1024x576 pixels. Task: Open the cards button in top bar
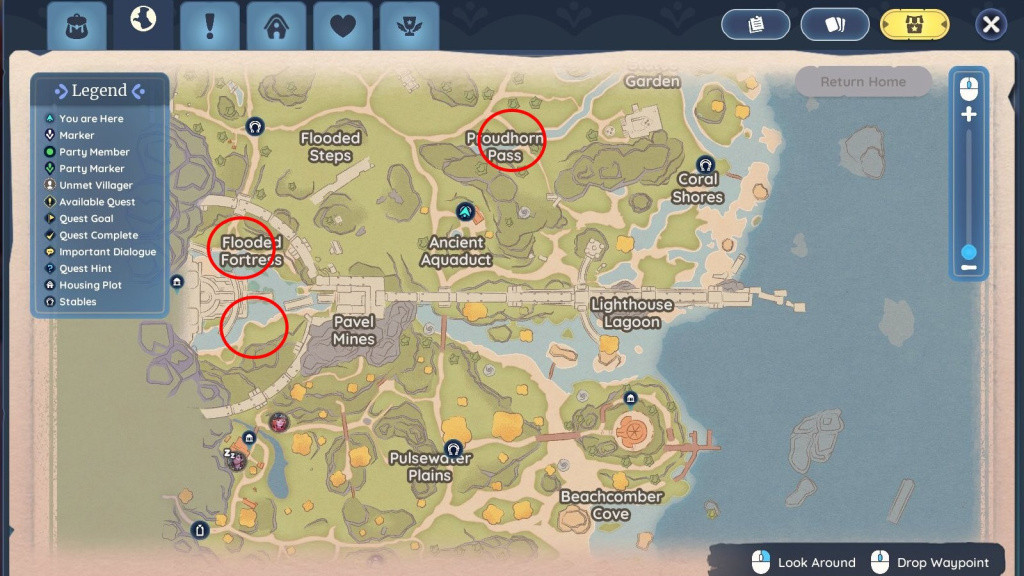click(834, 25)
